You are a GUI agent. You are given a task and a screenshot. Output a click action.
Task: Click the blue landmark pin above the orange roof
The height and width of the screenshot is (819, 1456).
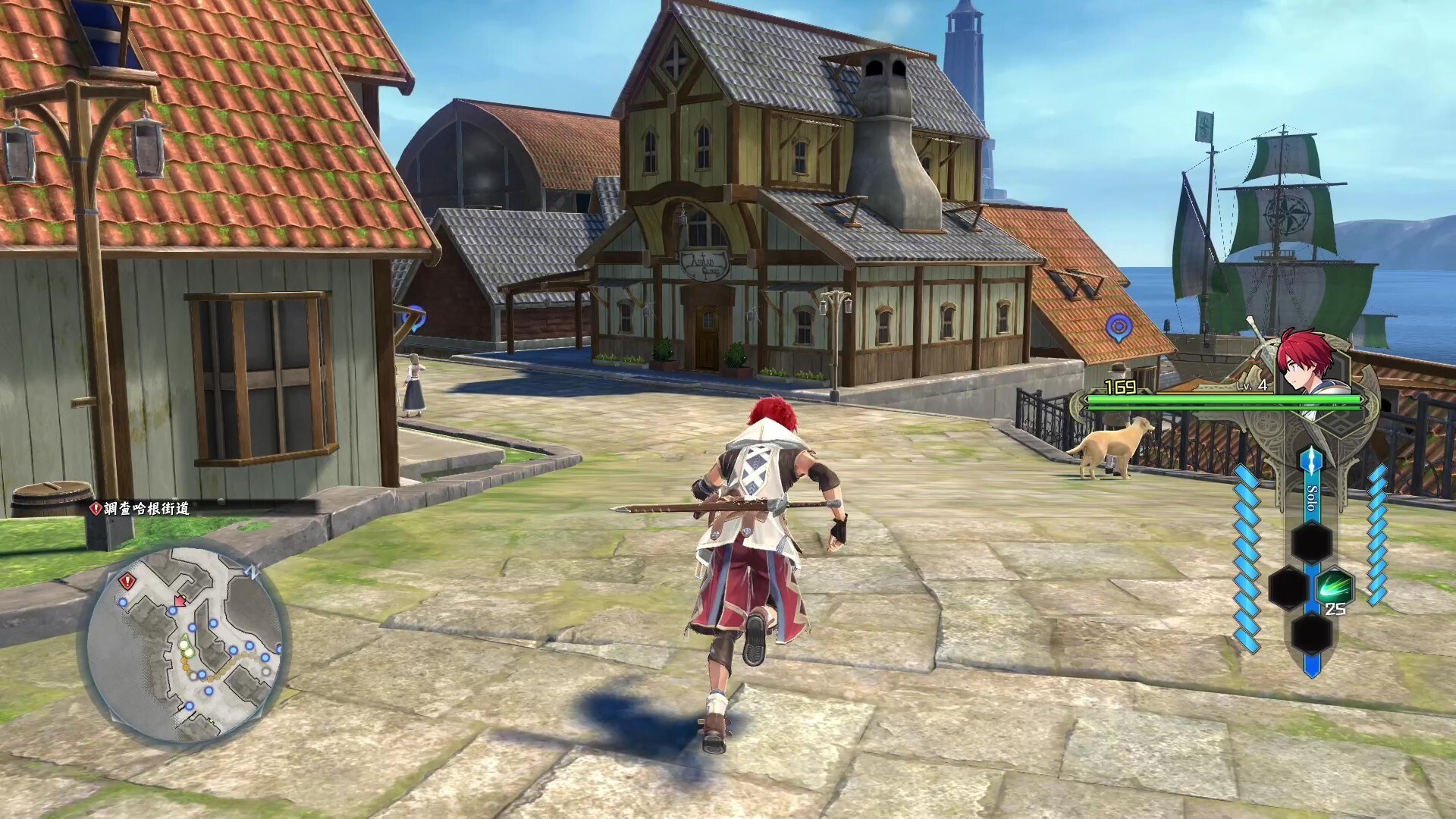(x=1118, y=328)
